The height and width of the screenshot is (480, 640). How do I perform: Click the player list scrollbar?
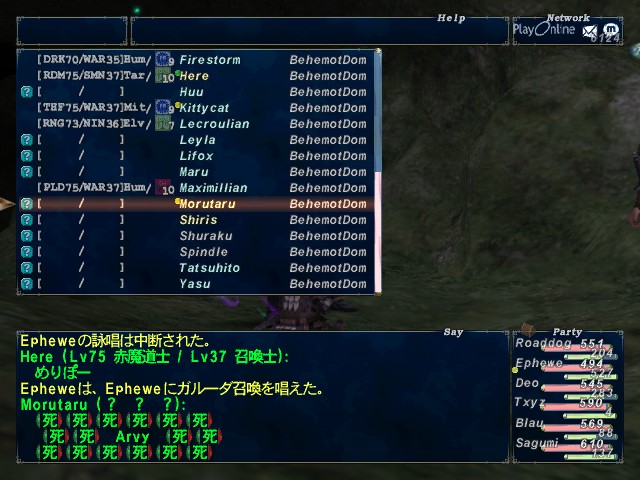click(378, 170)
